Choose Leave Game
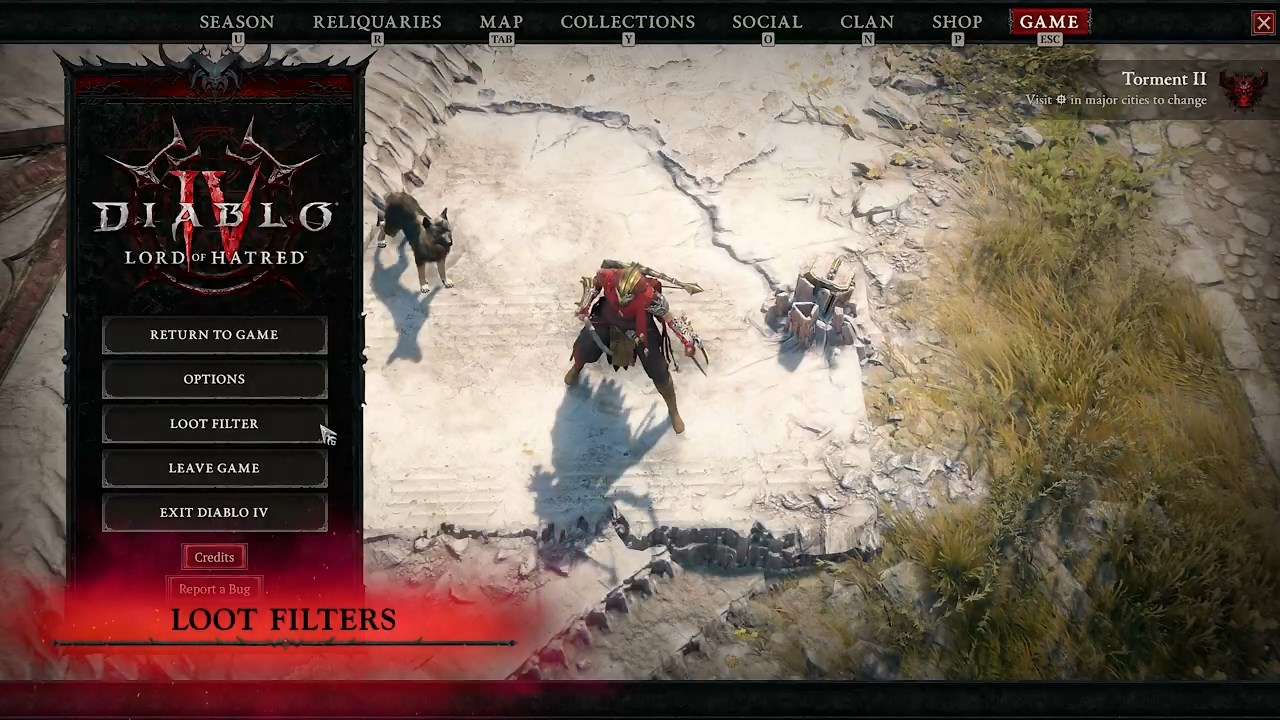Image resolution: width=1280 pixels, height=720 pixels. pyautogui.click(x=214, y=468)
